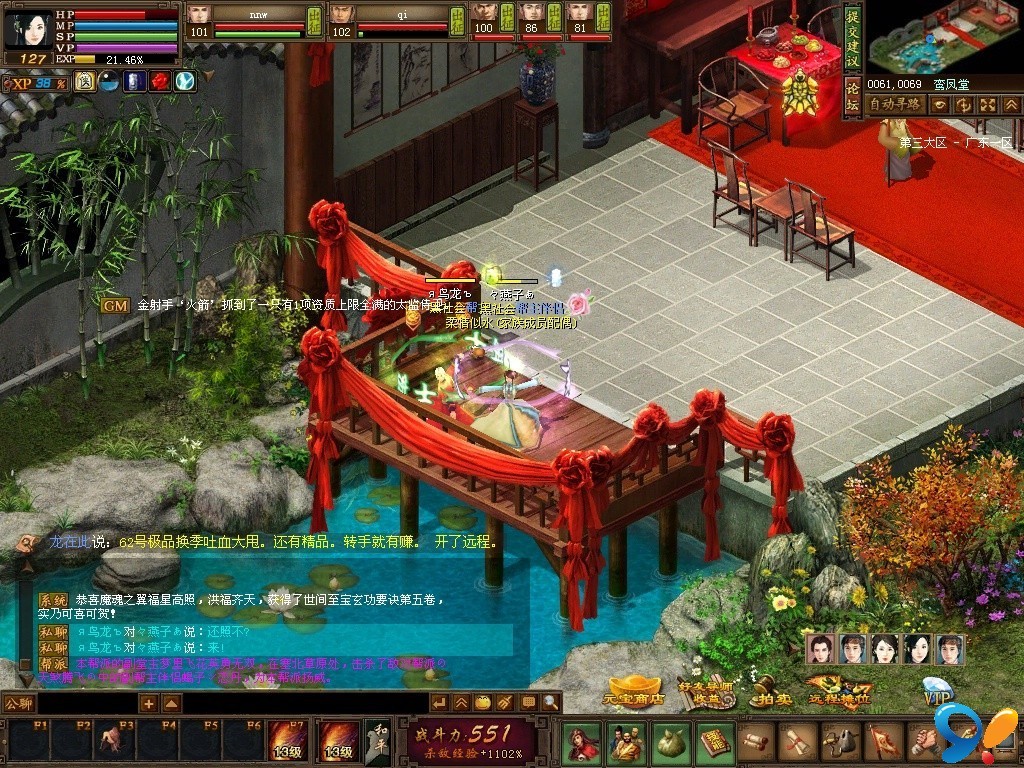
Task: Collapse the minimap with the up-arrow button
Action: (1010, 104)
